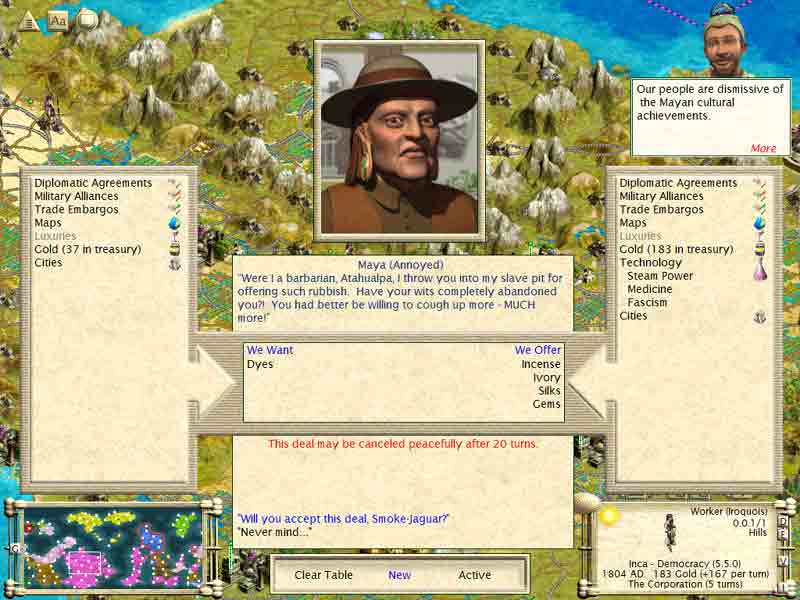The height and width of the screenshot is (600, 800).
Task: Expand our Diplomatic Agreements category
Action: pyautogui.click(x=678, y=183)
